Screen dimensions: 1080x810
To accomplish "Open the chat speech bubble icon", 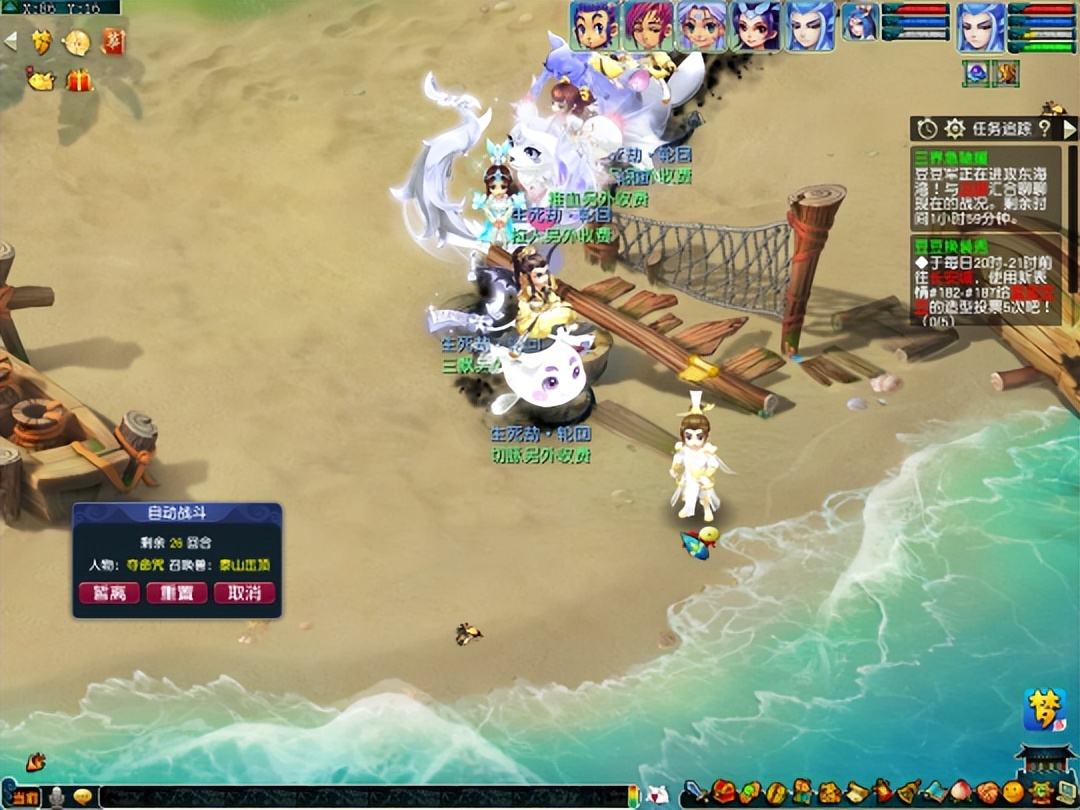I will 83,797.
